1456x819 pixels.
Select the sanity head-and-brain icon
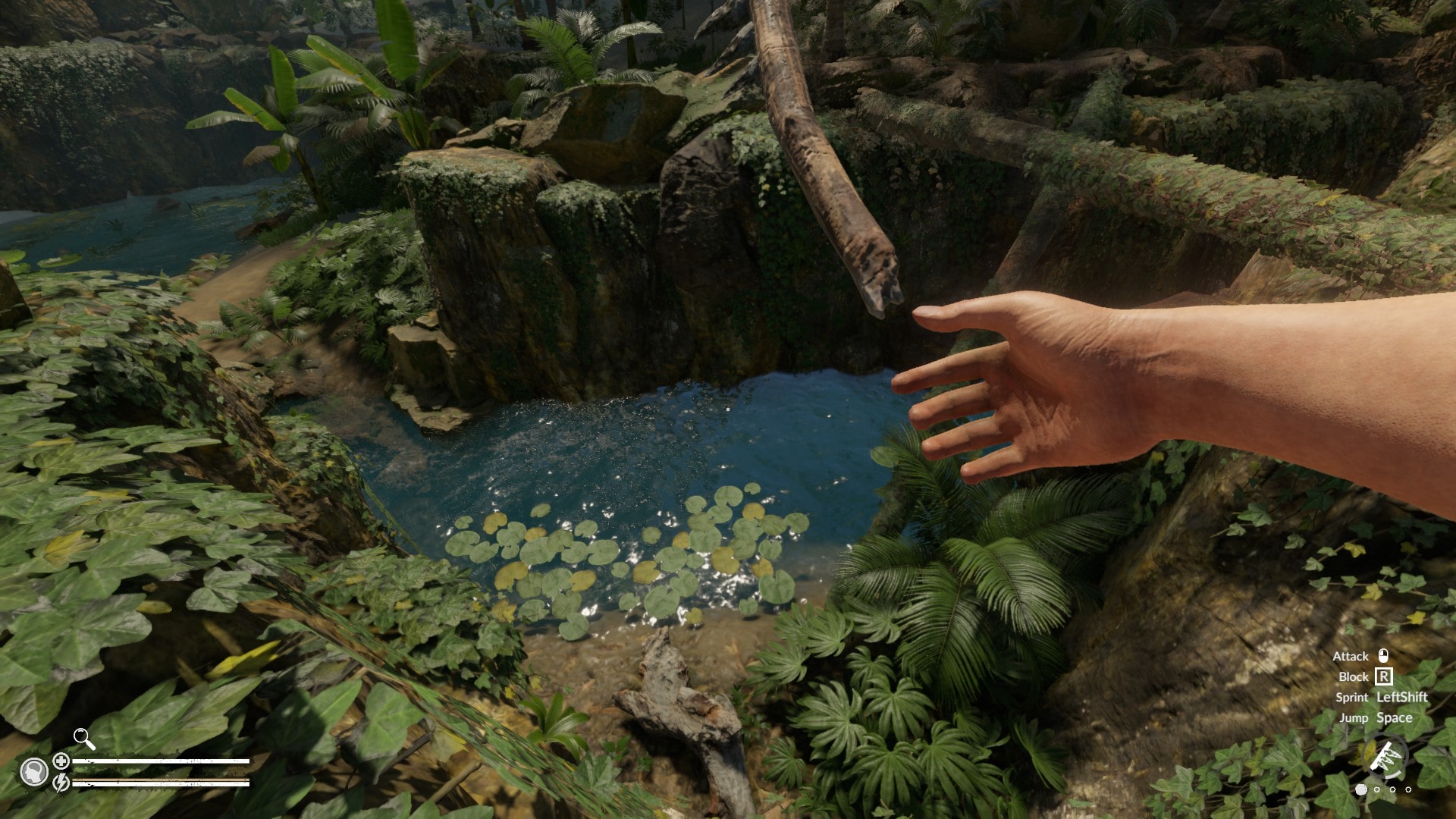pos(33,772)
